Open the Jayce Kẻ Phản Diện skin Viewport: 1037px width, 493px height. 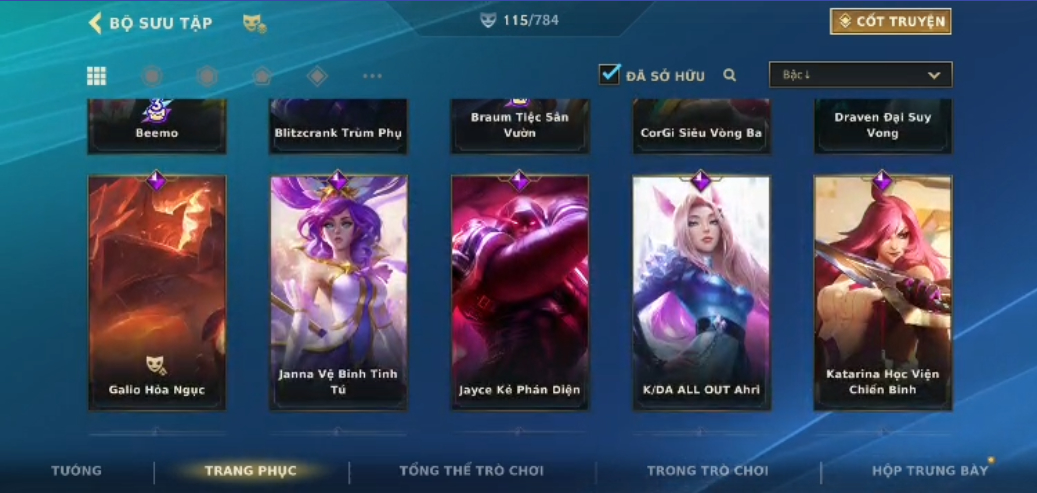(x=520, y=292)
